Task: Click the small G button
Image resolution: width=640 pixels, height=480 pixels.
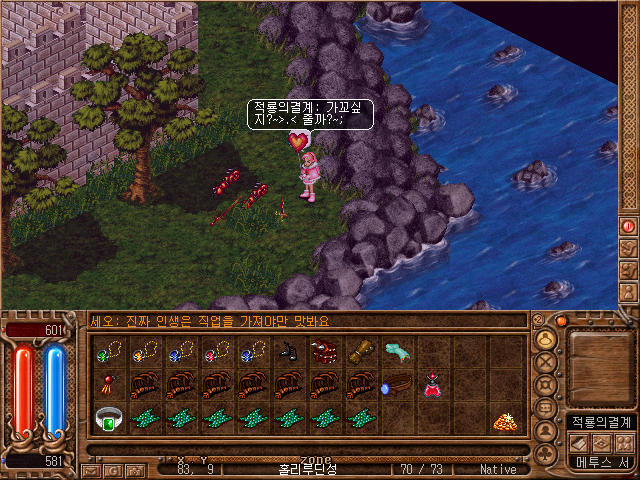Action: pyautogui.click(x=112, y=469)
